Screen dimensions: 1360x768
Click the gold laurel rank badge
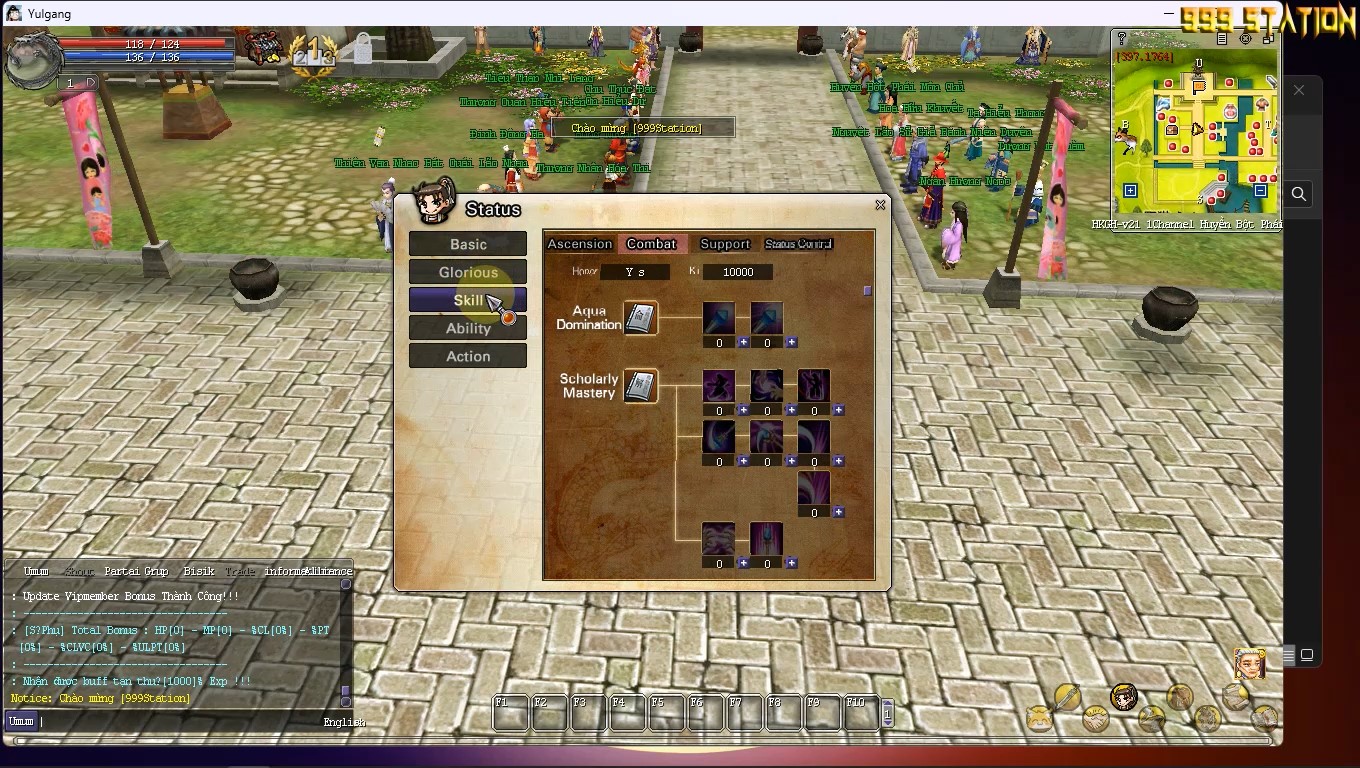pyautogui.click(x=313, y=49)
